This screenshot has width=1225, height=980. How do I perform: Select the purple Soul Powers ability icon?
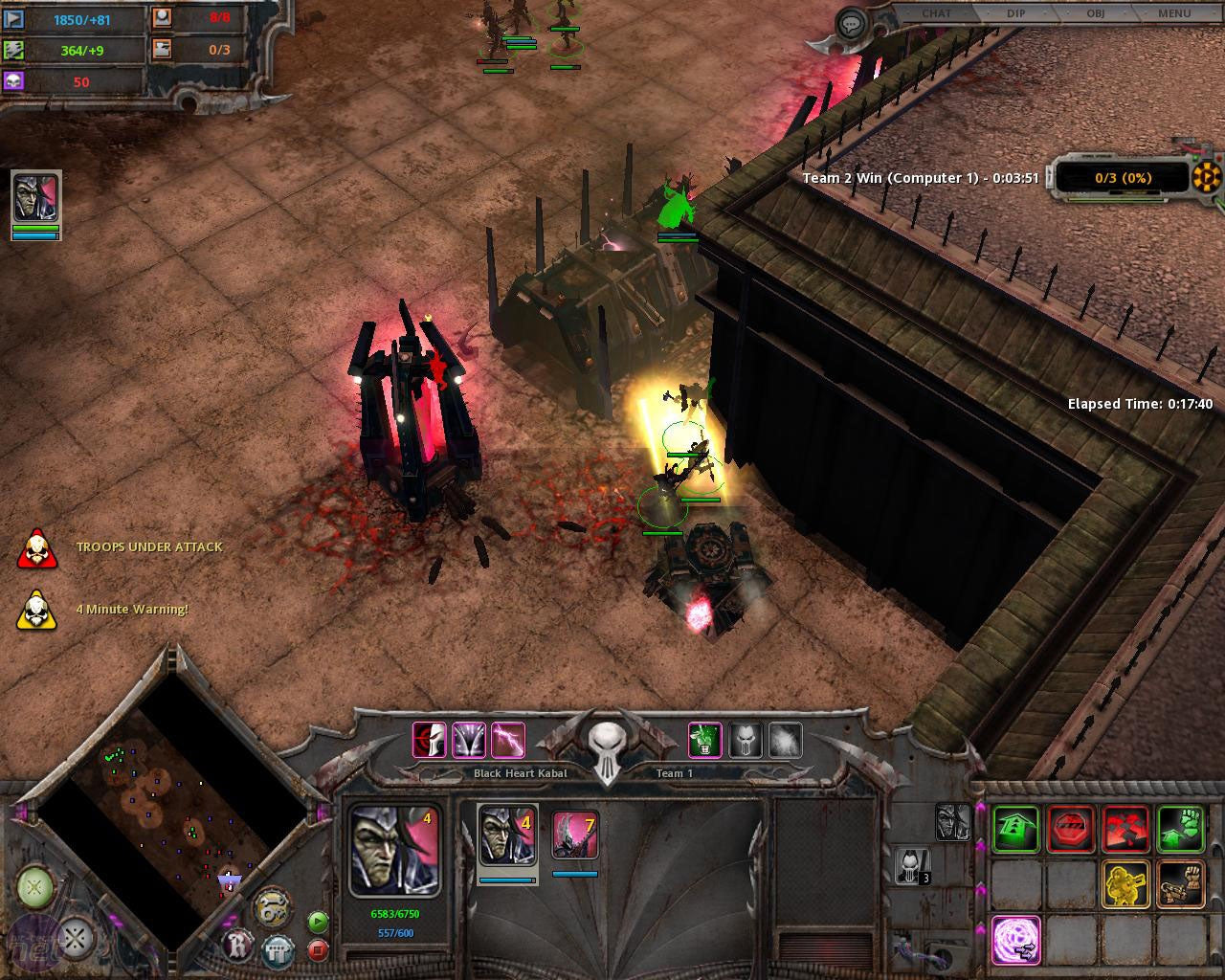pos(1015,939)
